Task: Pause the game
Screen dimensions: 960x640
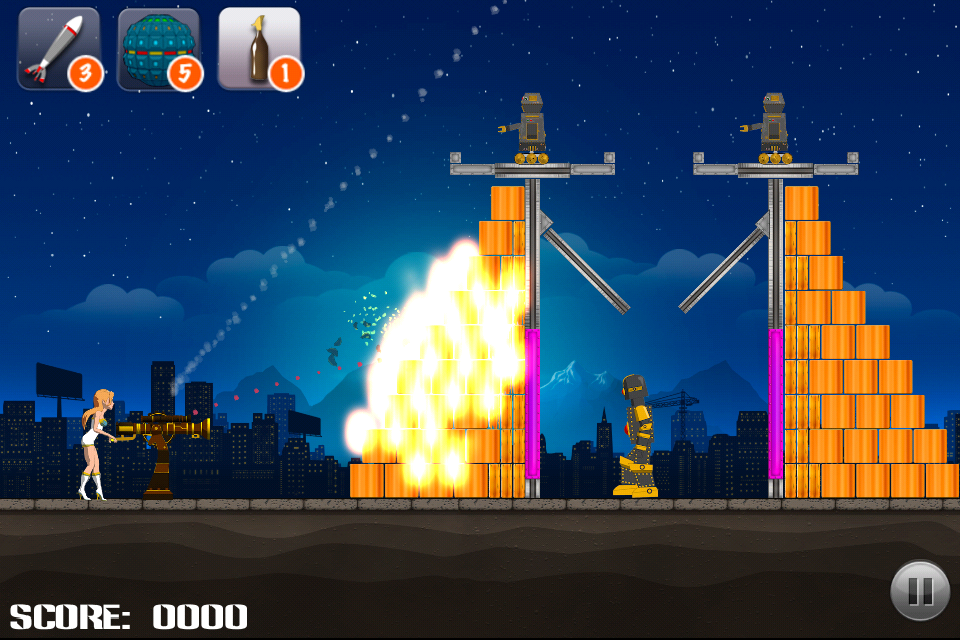Action: point(919,591)
